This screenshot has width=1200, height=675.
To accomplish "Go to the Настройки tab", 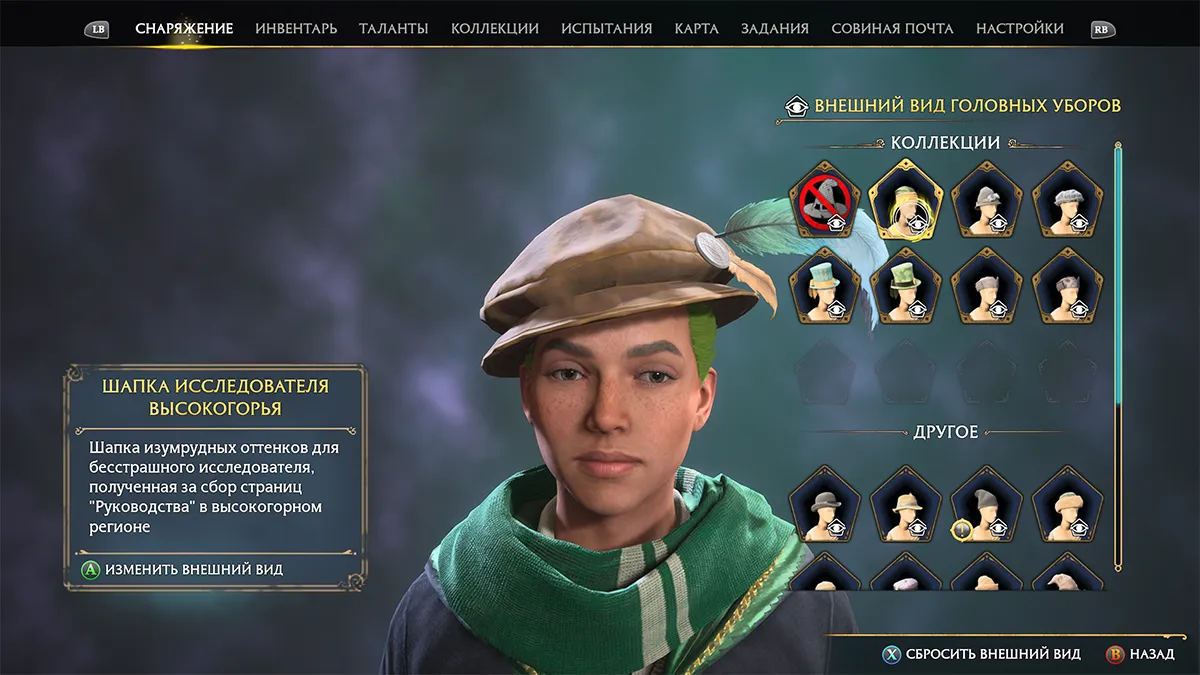I will point(1020,29).
